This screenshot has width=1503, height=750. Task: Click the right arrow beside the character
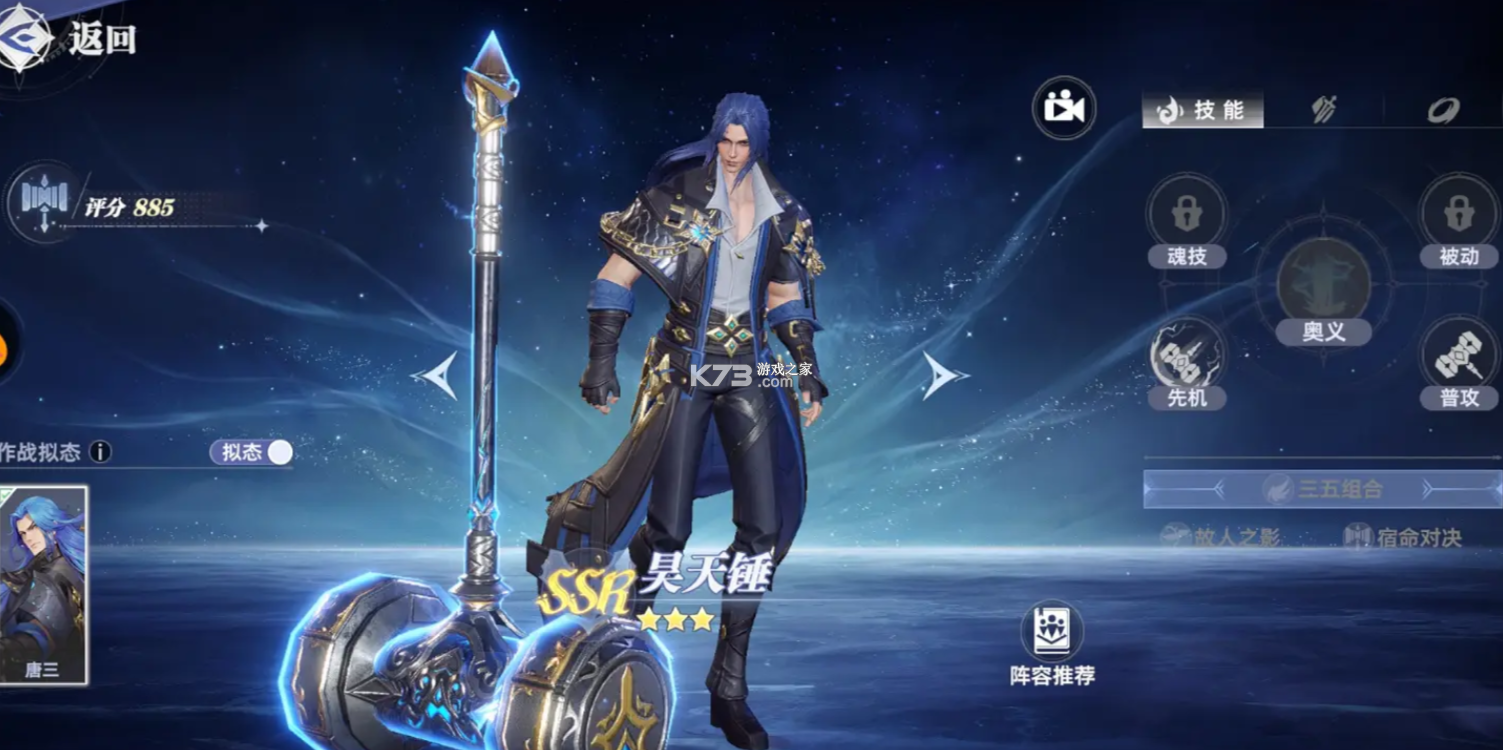(942, 373)
